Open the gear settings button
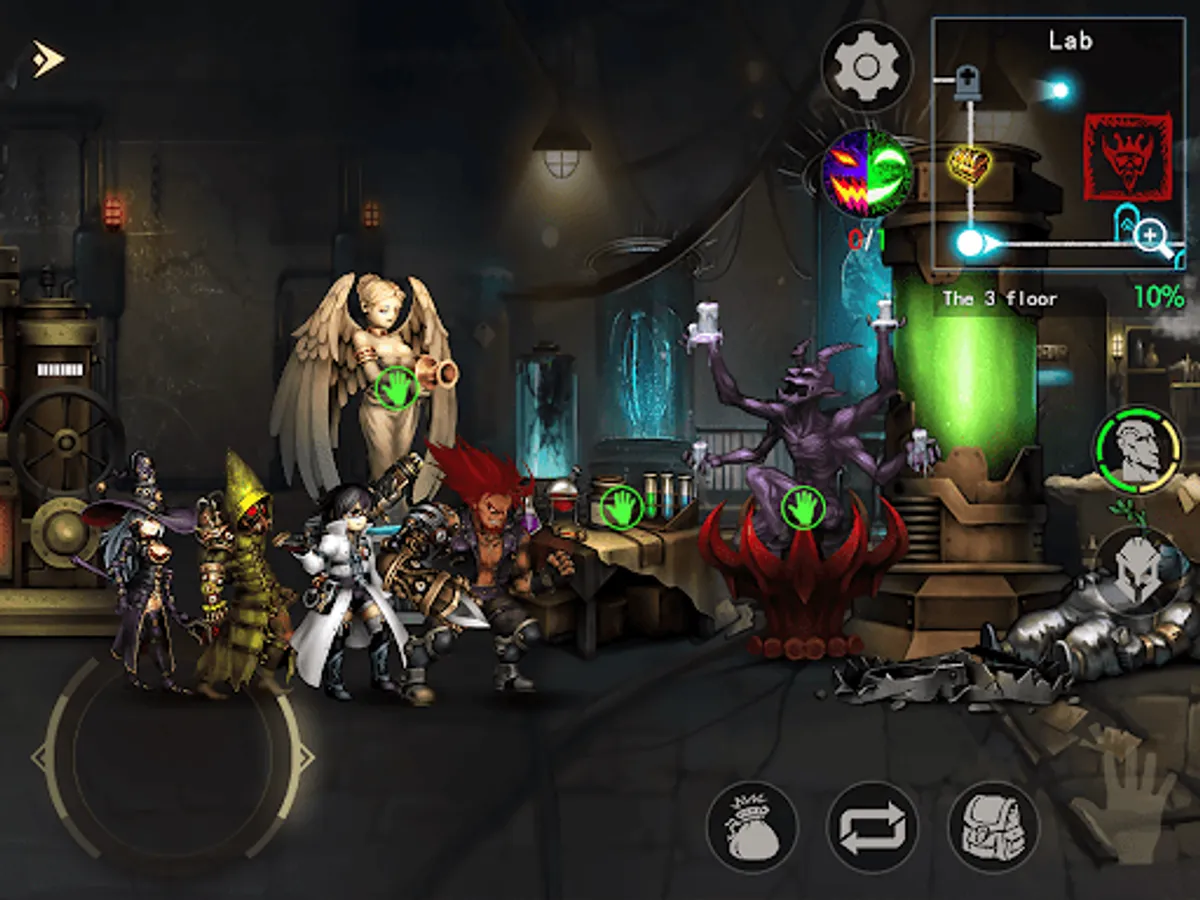Image resolution: width=1200 pixels, height=900 pixels. point(867,67)
